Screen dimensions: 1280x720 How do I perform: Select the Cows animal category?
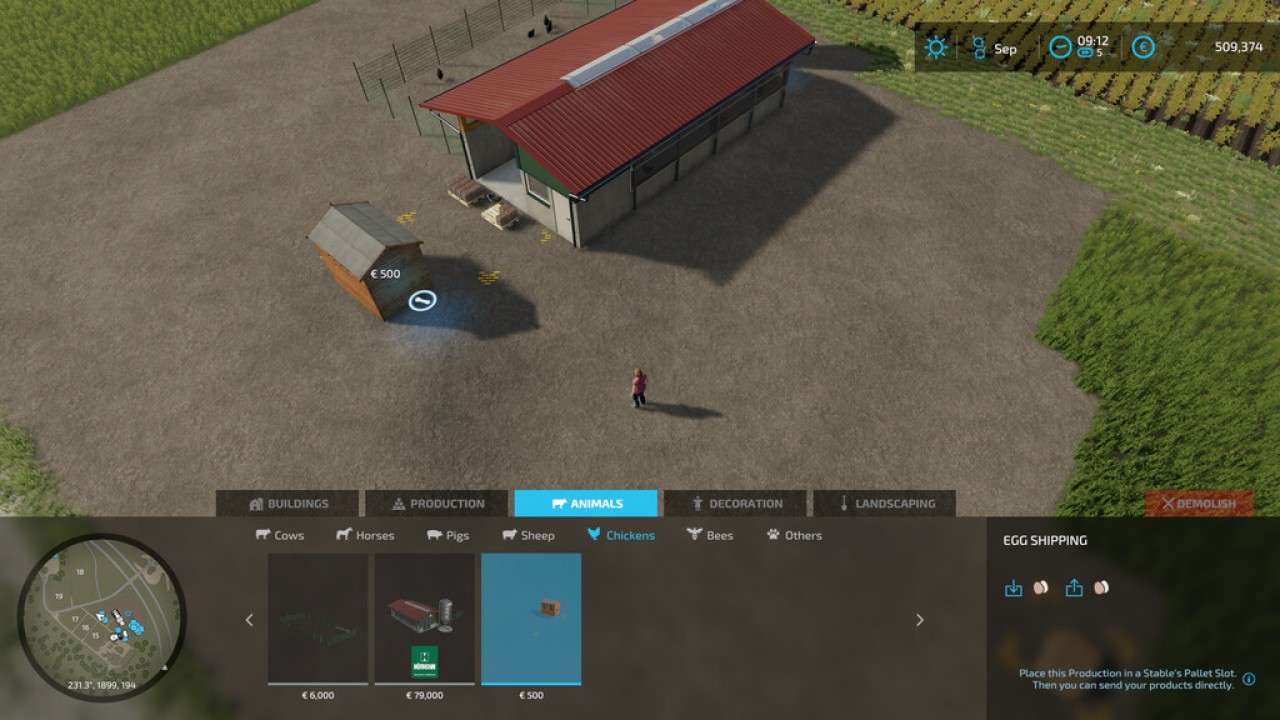pyautogui.click(x=281, y=535)
